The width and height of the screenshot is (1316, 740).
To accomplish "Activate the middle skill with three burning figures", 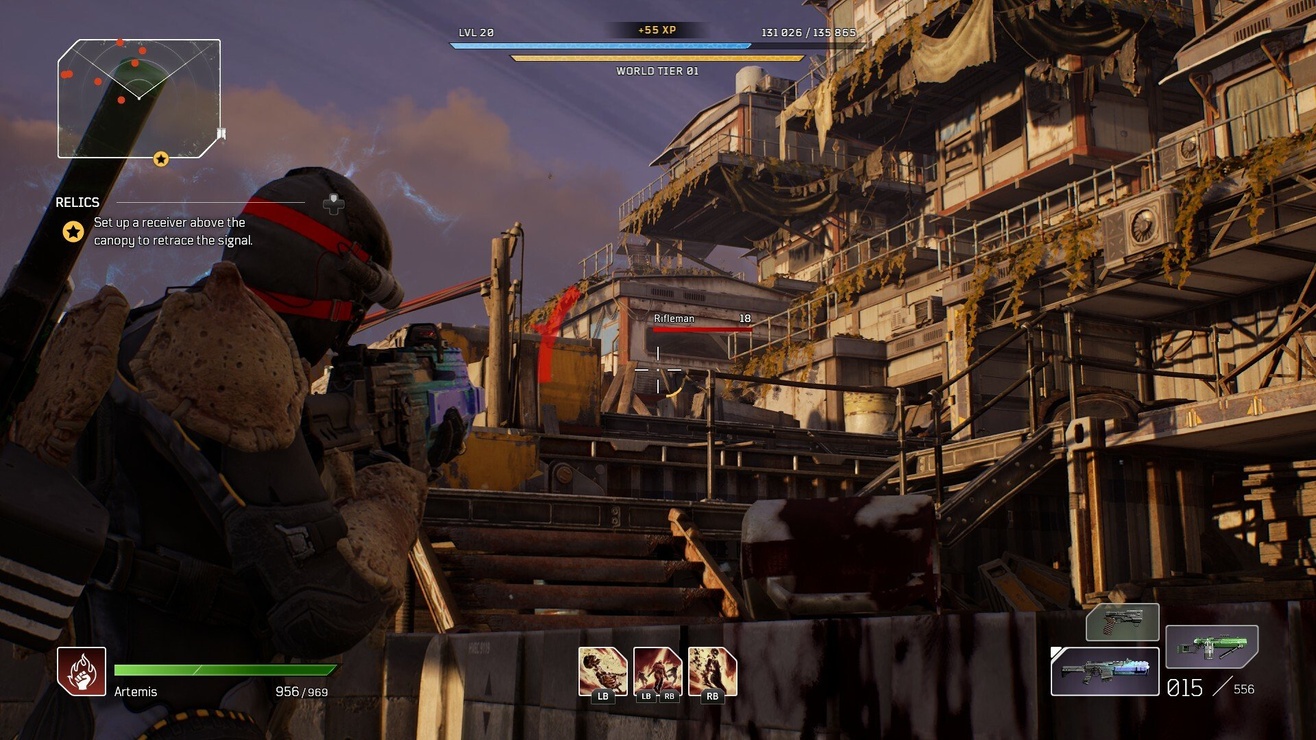I will pyautogui.click(x=658, y=670).
